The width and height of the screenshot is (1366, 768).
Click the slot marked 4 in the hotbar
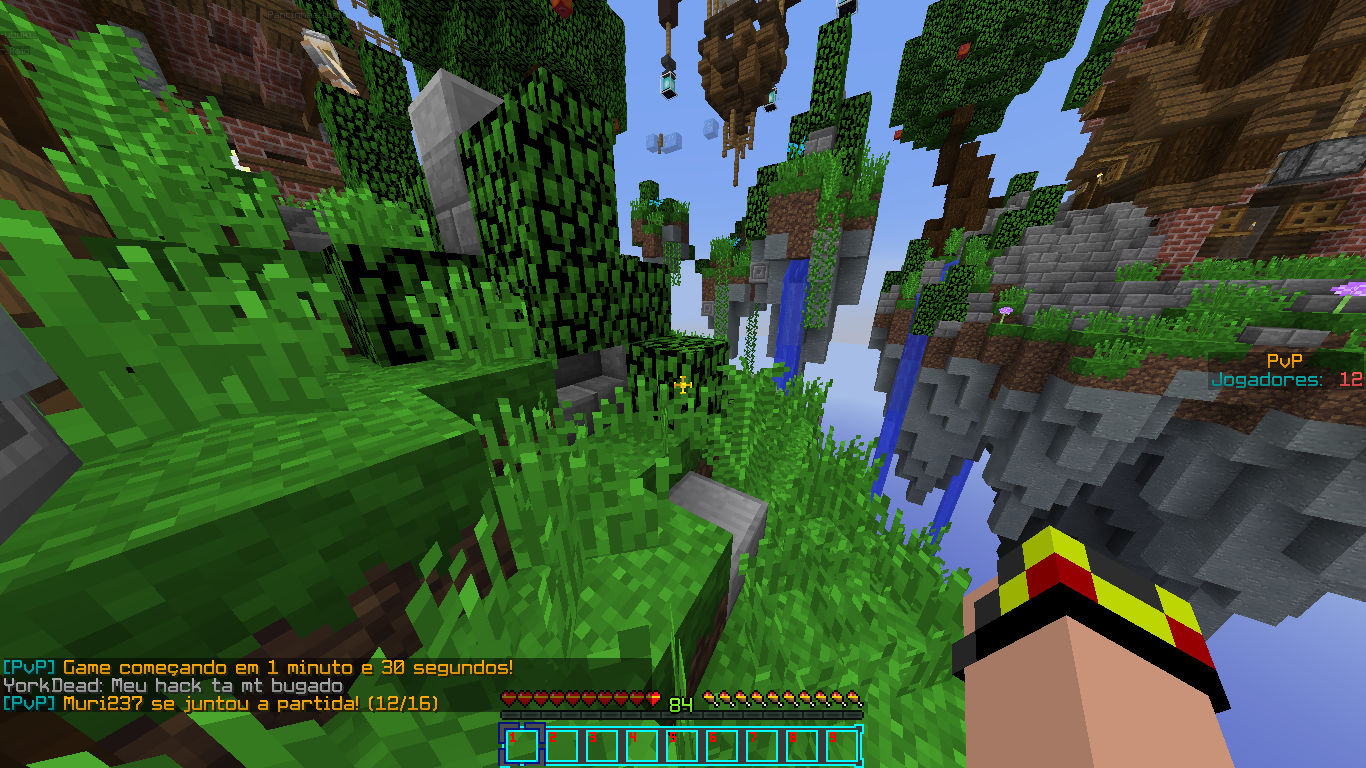641,746
